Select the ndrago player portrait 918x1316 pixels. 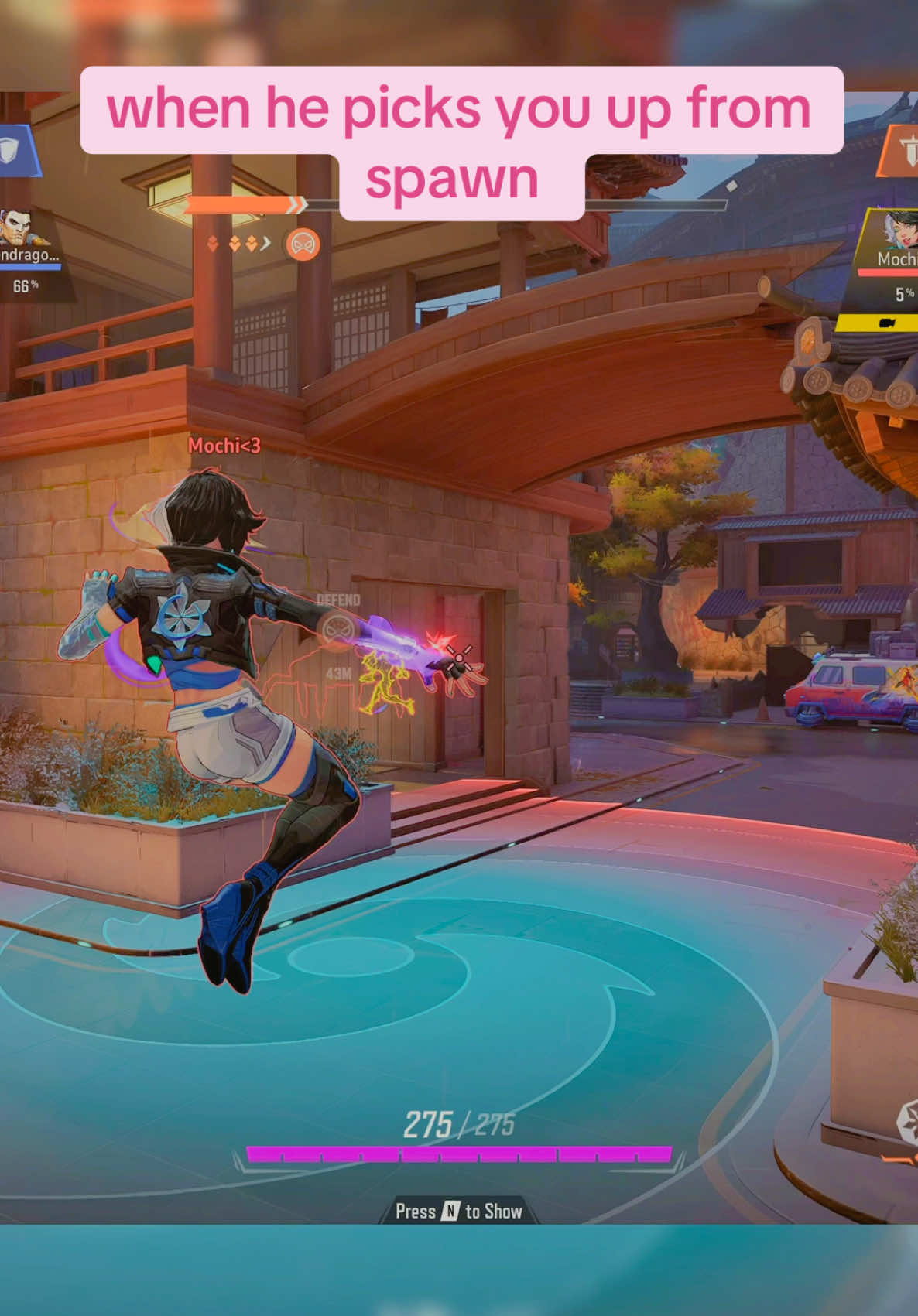click(19, 227)
